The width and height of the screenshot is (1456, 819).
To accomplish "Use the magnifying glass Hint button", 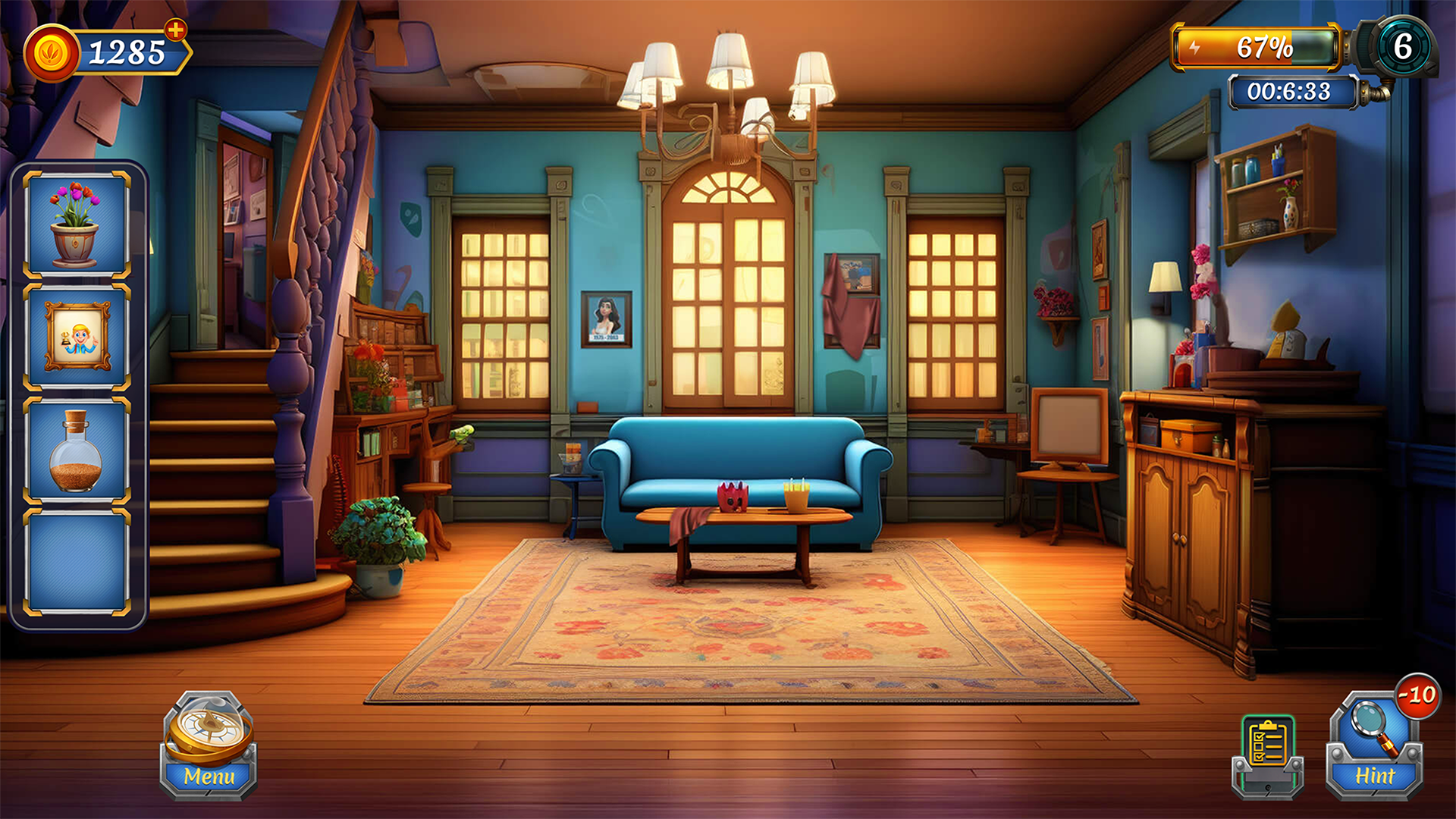I will pos(1374,746).
